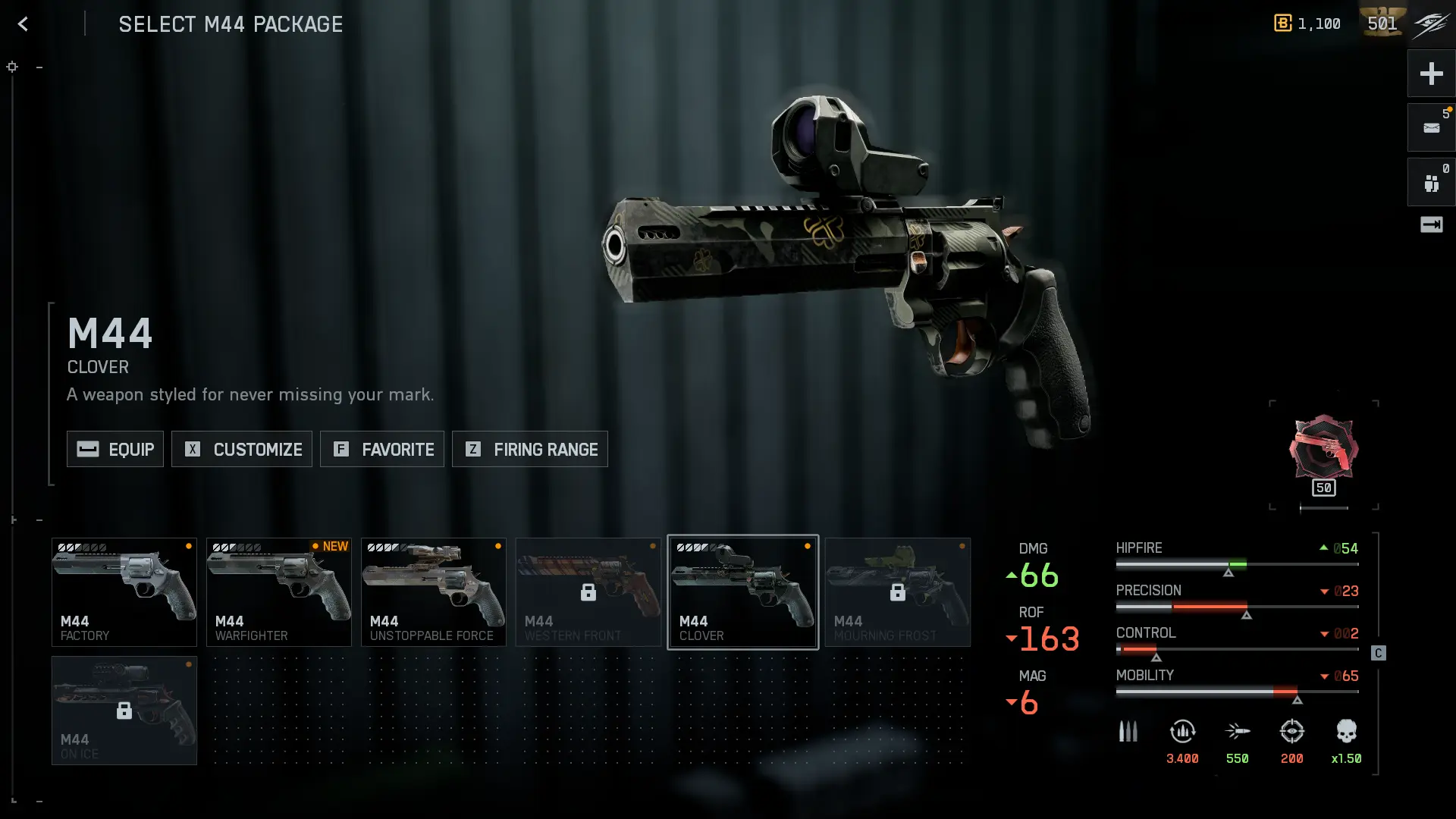Equip the M44 Clover package

coord(115,449)
